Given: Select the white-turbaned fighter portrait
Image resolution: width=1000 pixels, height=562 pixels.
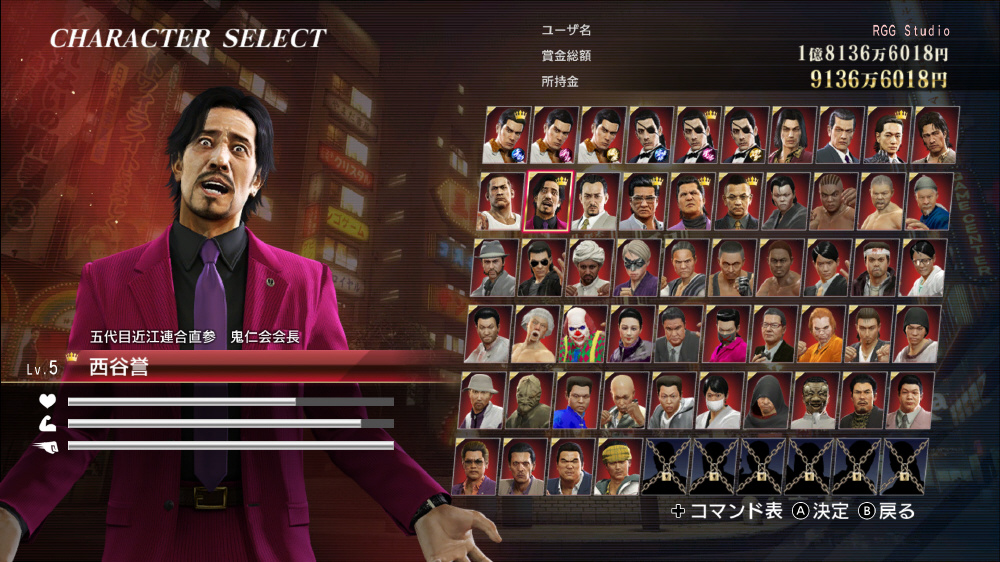Looking at the screenshot, I should pos(590,267).
